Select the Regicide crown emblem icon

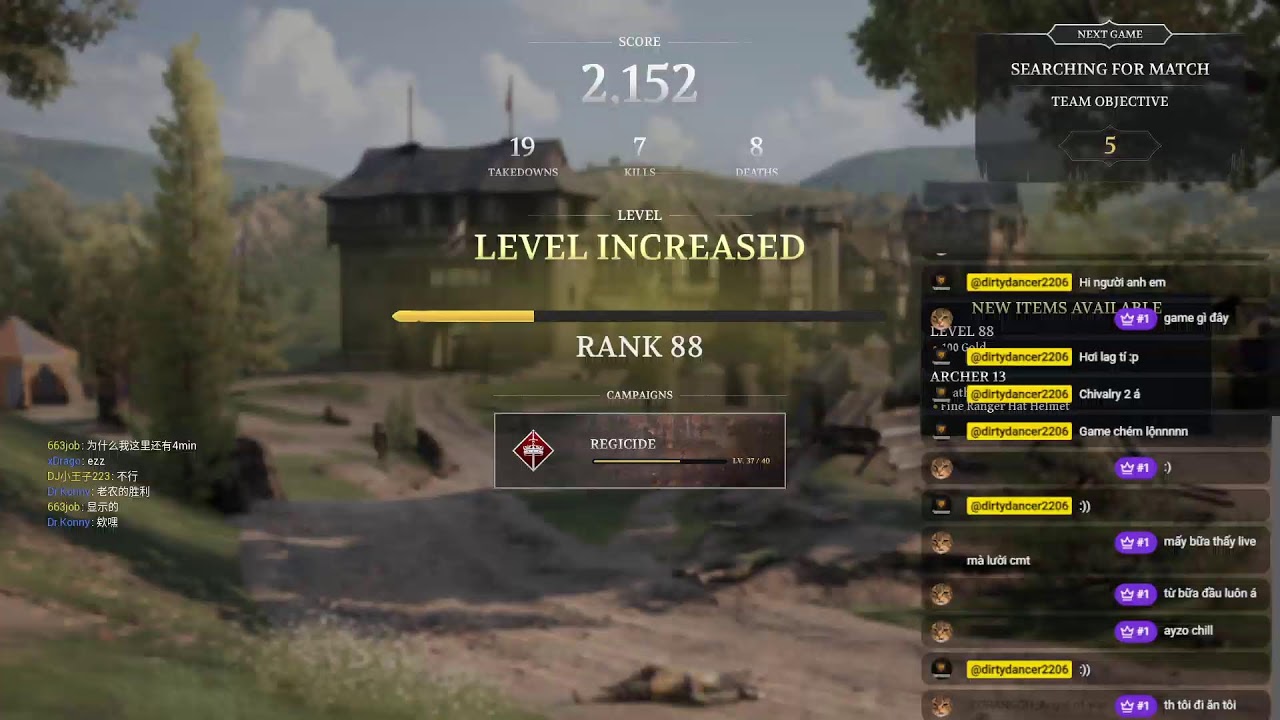tap(533, 451)
